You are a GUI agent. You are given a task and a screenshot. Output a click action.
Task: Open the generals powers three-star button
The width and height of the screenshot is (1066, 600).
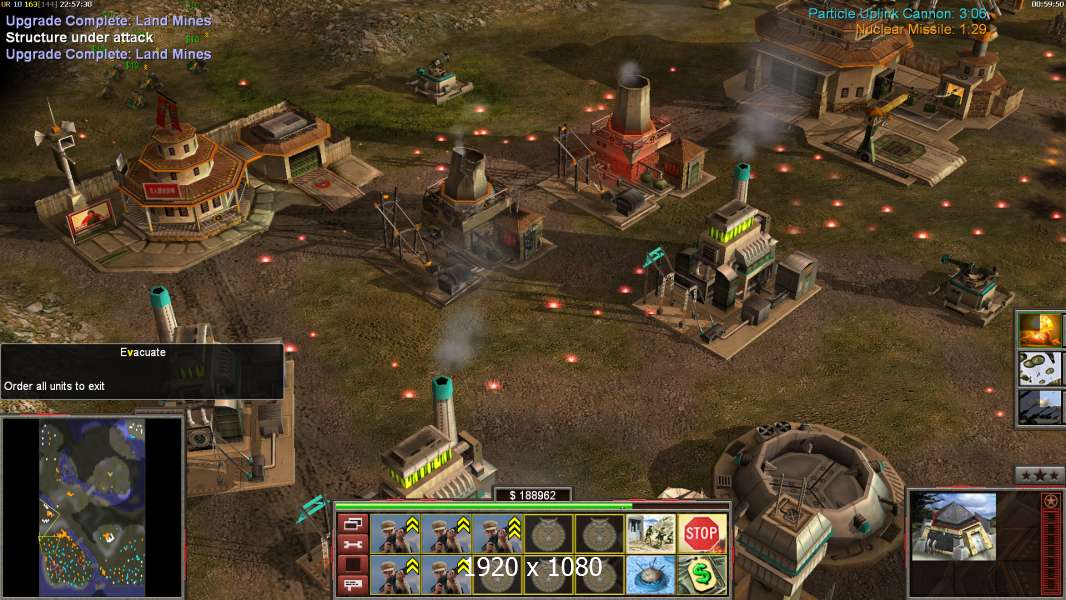point(1039,475)
